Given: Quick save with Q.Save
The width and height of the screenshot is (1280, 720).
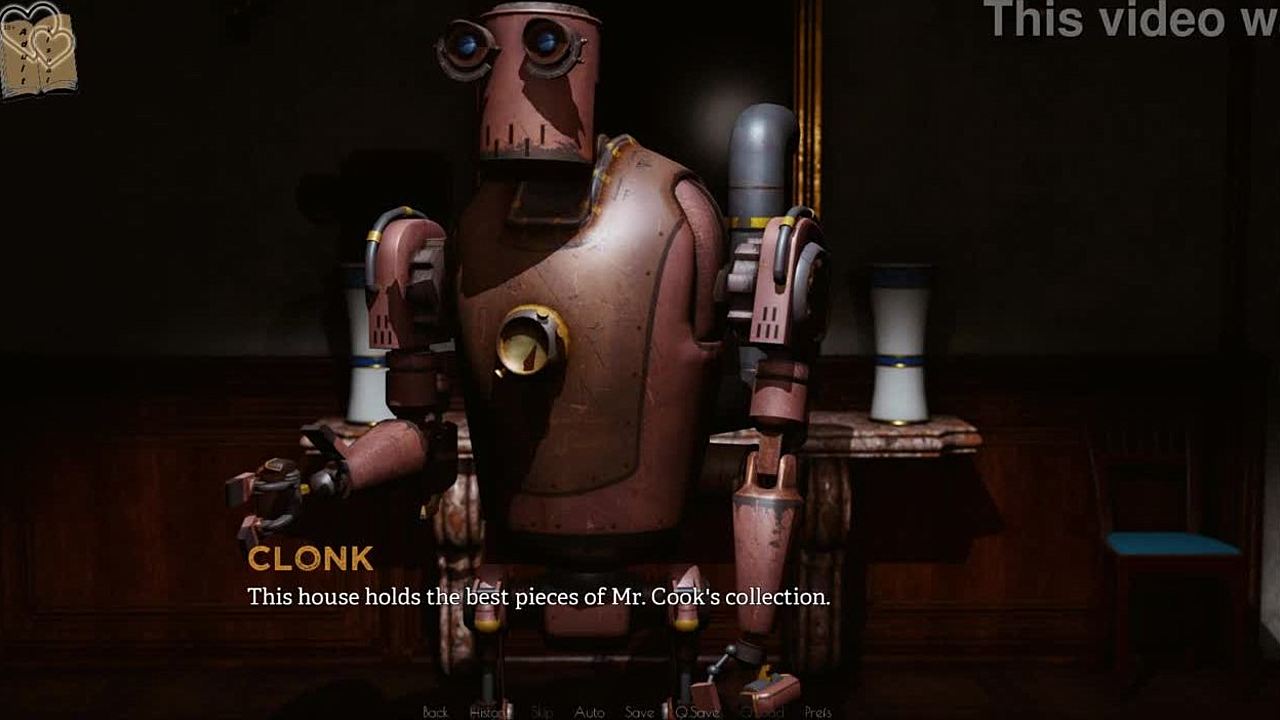Looking at the screenshot, I should point(697,712).
